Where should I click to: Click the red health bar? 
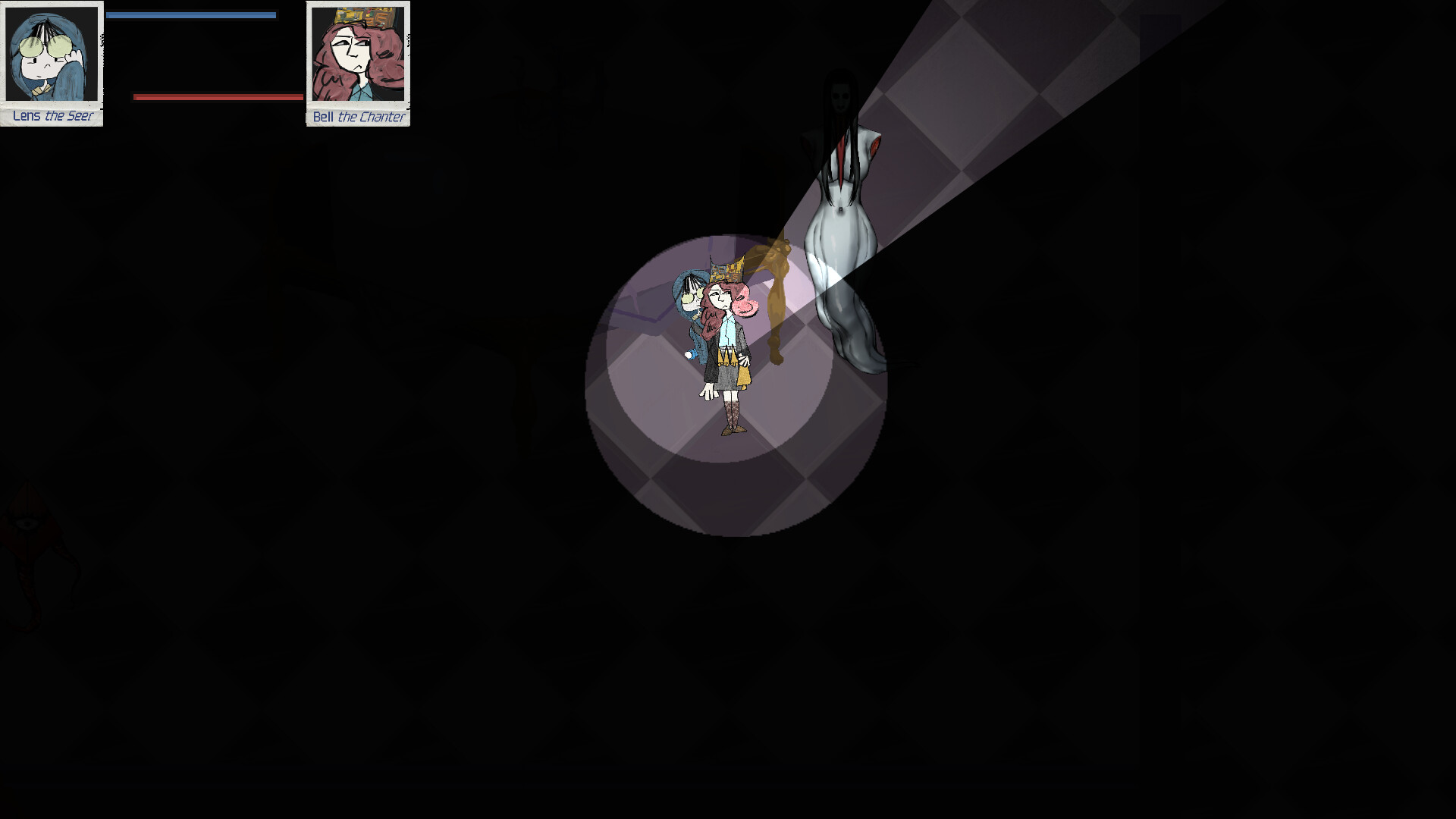click(216, 96)
